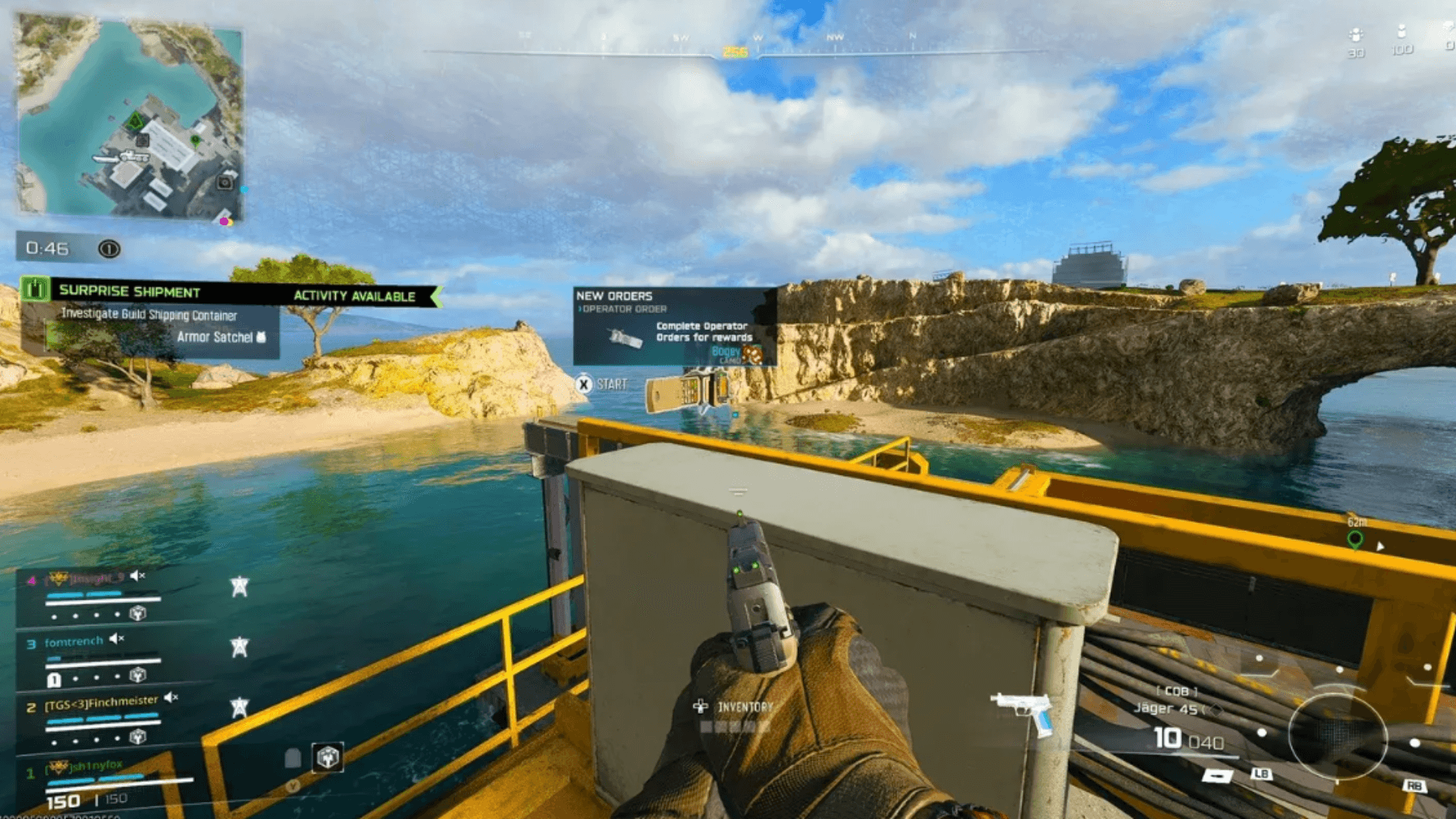Image resolution: width=1456 pixels, height=819 pixels.
Task: Select the New Orders header
Action: (x=614, y=296)
